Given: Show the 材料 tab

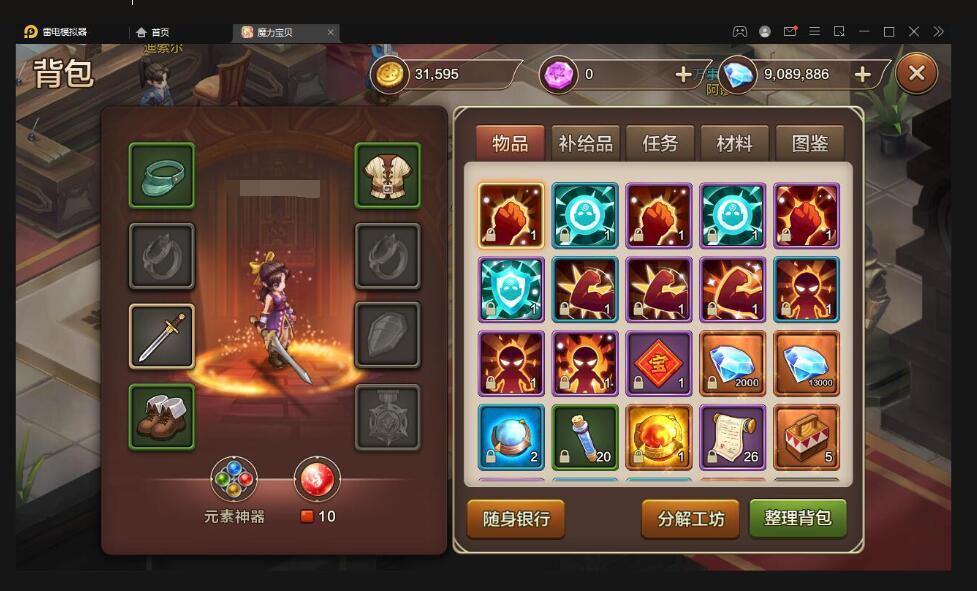Looking at the screenshot, I should tap(734, 143).
